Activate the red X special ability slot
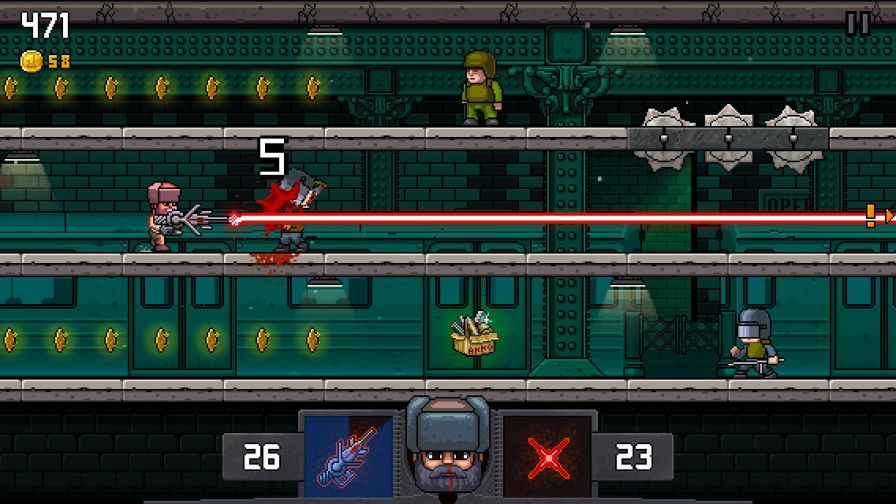This screenshot has width=896, height=504. 546,457
